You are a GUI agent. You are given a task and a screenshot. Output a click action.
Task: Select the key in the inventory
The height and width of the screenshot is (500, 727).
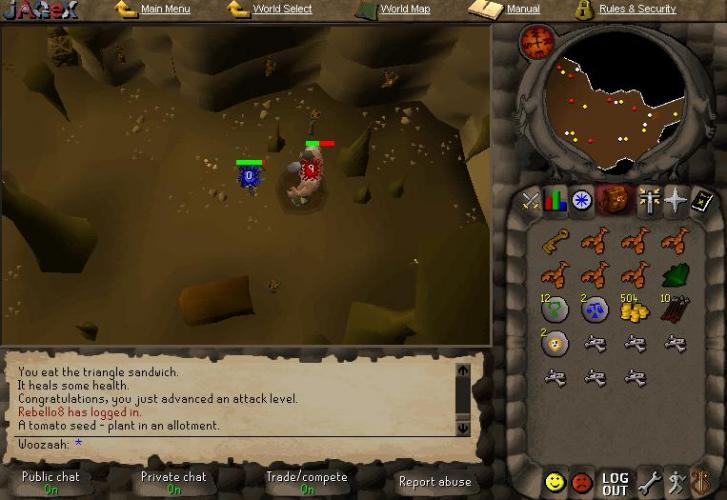555,241
